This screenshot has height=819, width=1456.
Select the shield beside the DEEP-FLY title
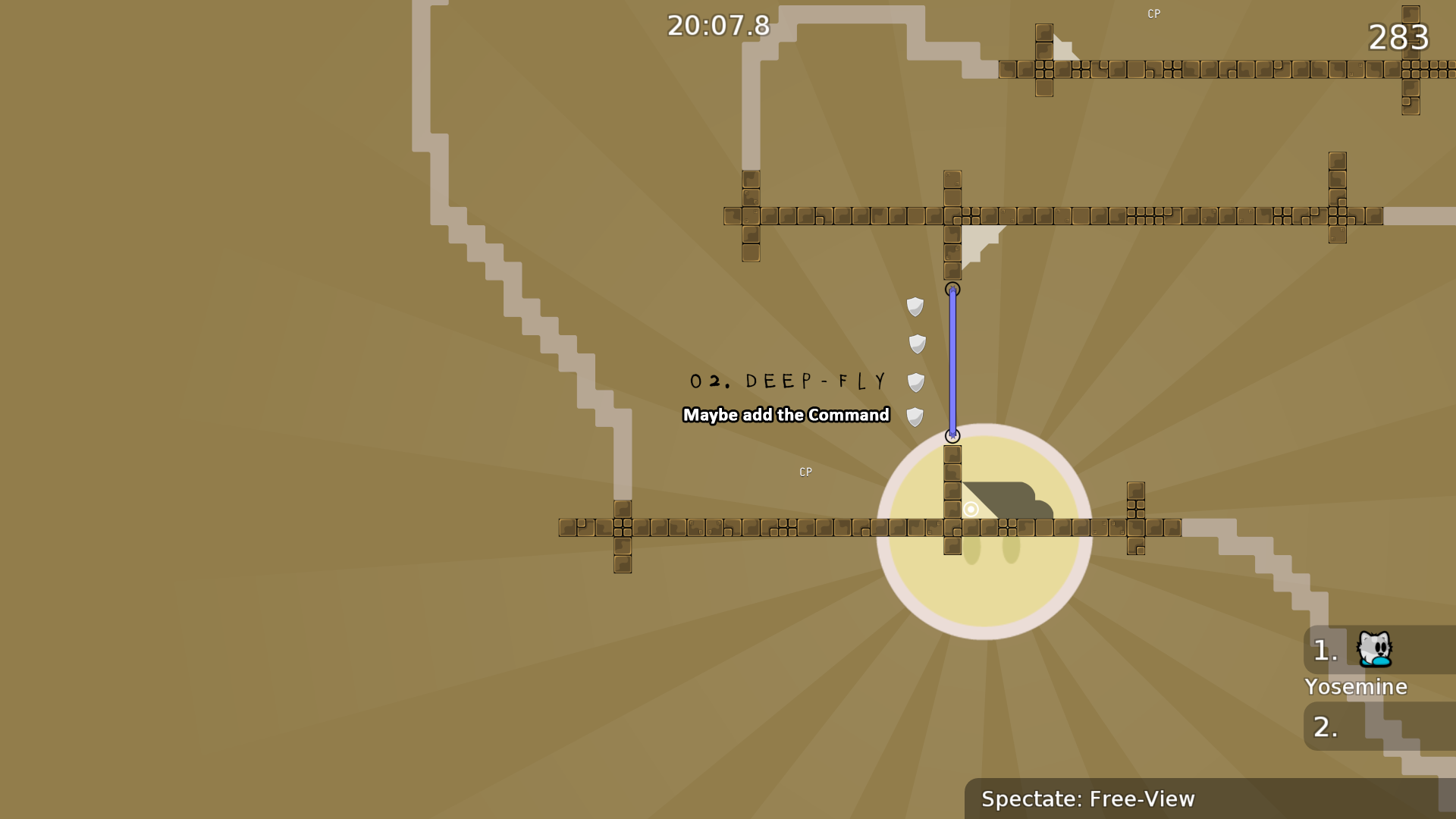pyautogui.click(x=917, y=382)
